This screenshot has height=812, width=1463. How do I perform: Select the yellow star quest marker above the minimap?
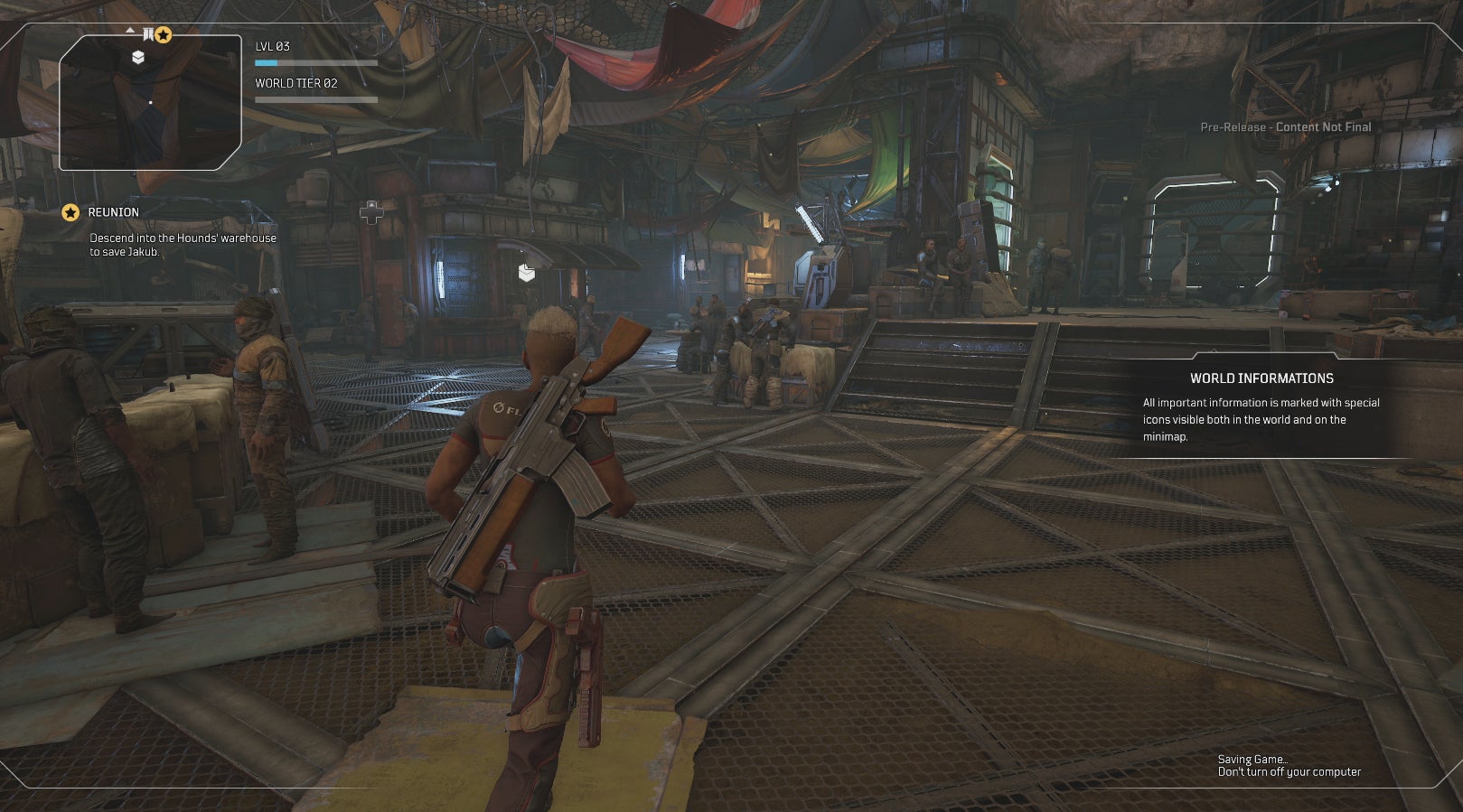(163, 35)
